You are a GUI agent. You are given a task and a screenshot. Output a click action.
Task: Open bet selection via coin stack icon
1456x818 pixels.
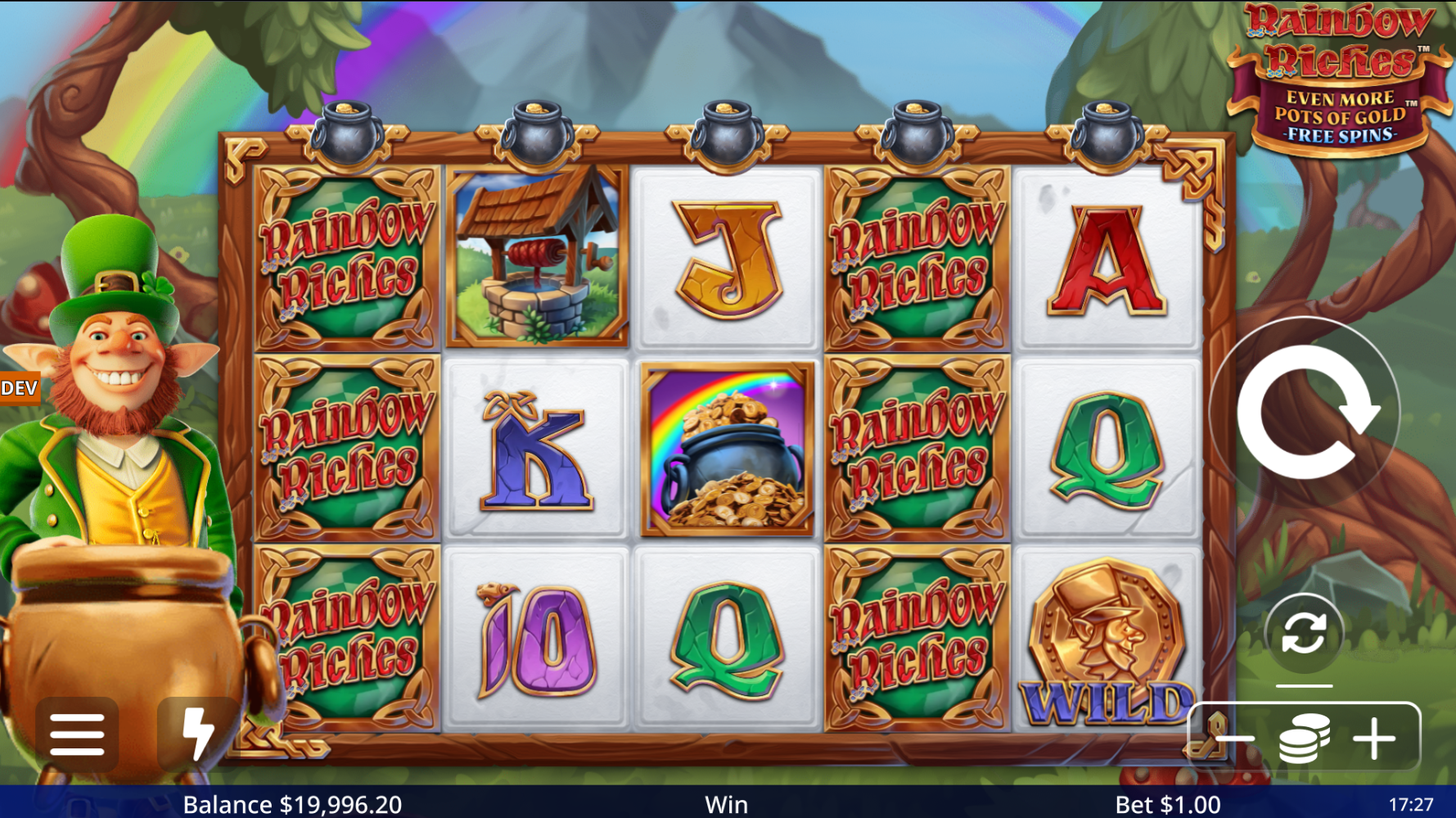[1304, 739]
